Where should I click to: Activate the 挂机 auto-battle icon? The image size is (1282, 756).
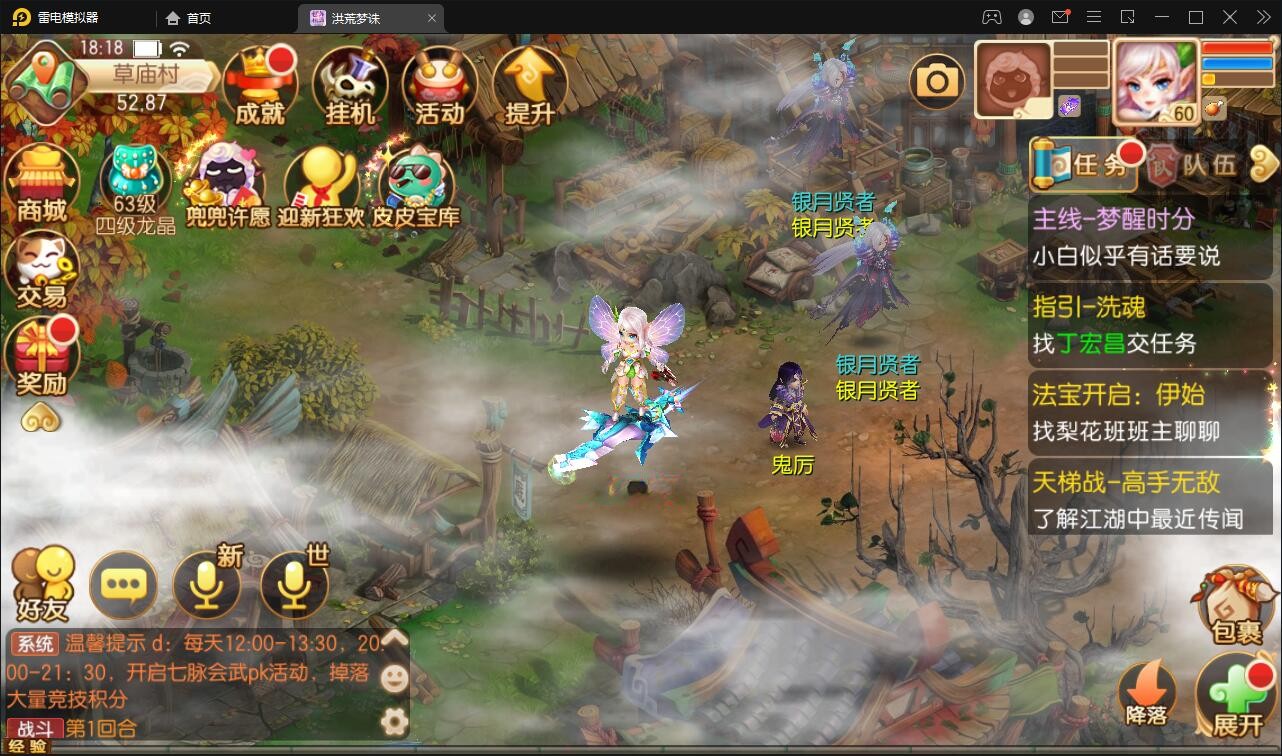pos(349,87)
